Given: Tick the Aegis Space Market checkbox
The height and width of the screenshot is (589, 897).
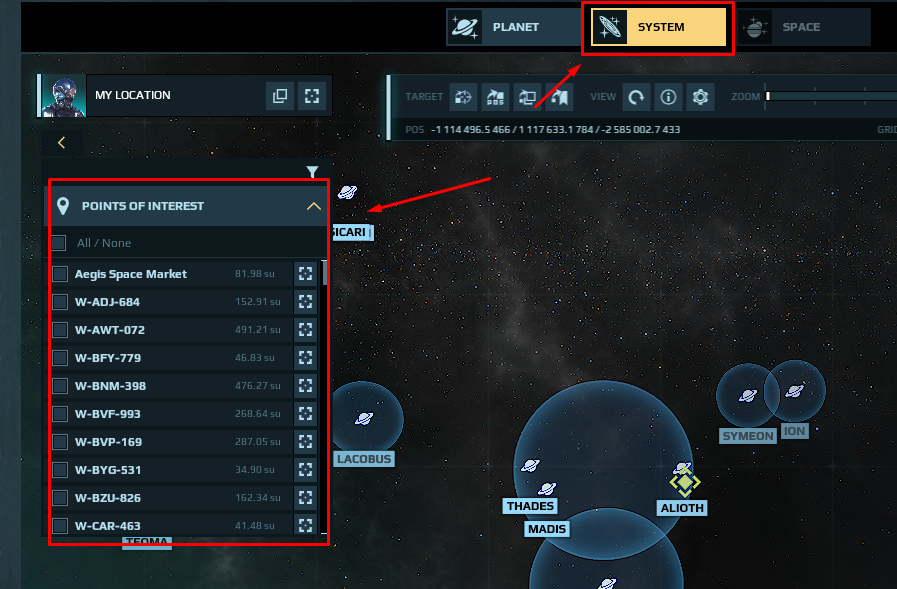Looking at the screenshot, I should (60, 274).
